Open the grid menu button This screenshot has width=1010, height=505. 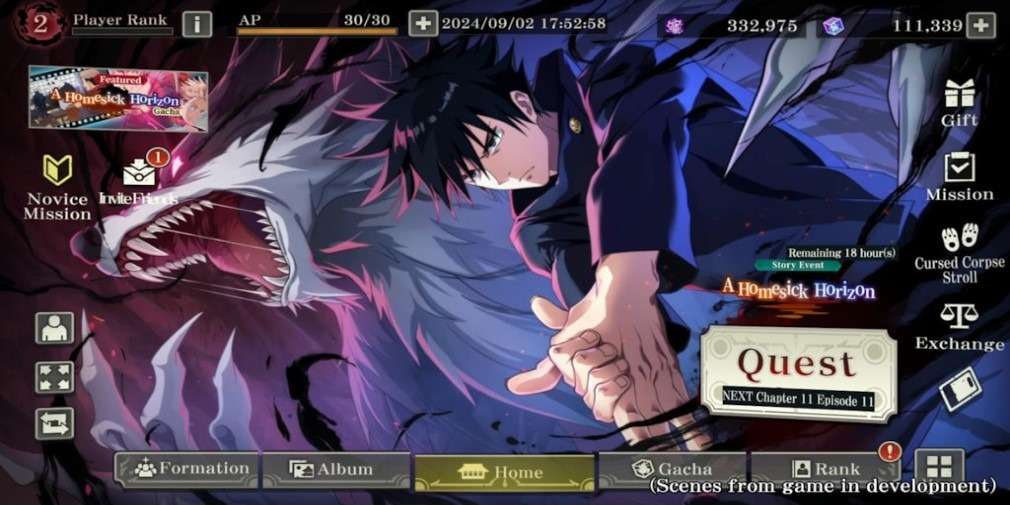tap(938, 466)
